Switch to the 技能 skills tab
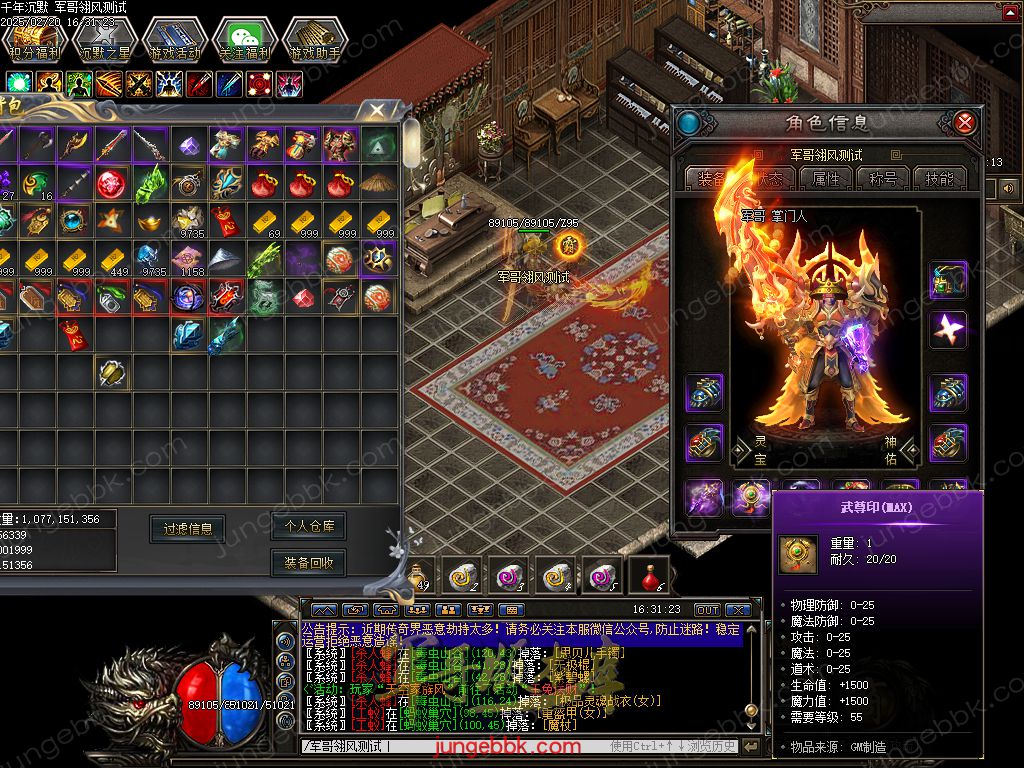 click(x=939, y=178)
